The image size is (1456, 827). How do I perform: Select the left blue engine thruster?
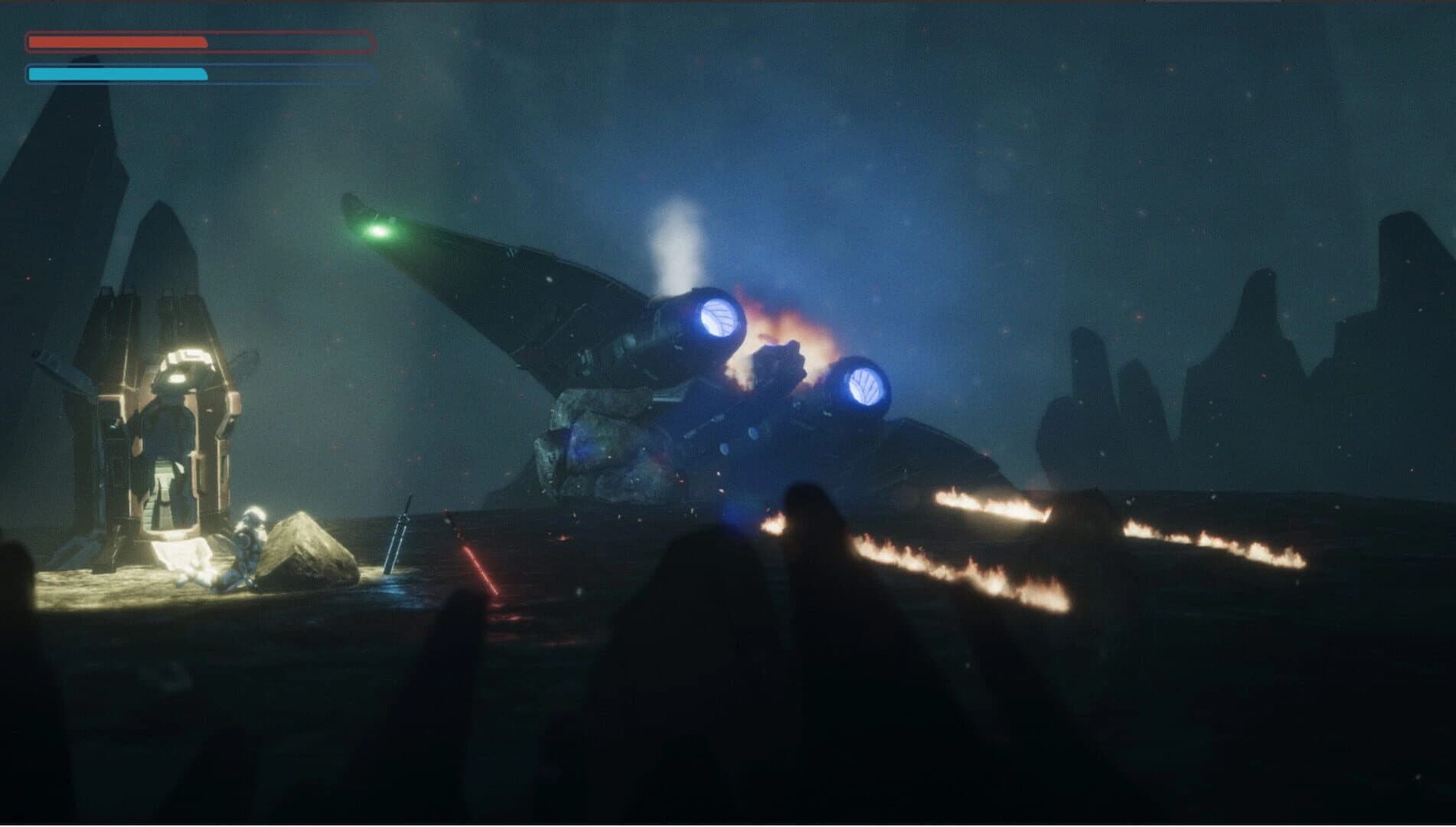pyautogui.click(x=716, y=320)
